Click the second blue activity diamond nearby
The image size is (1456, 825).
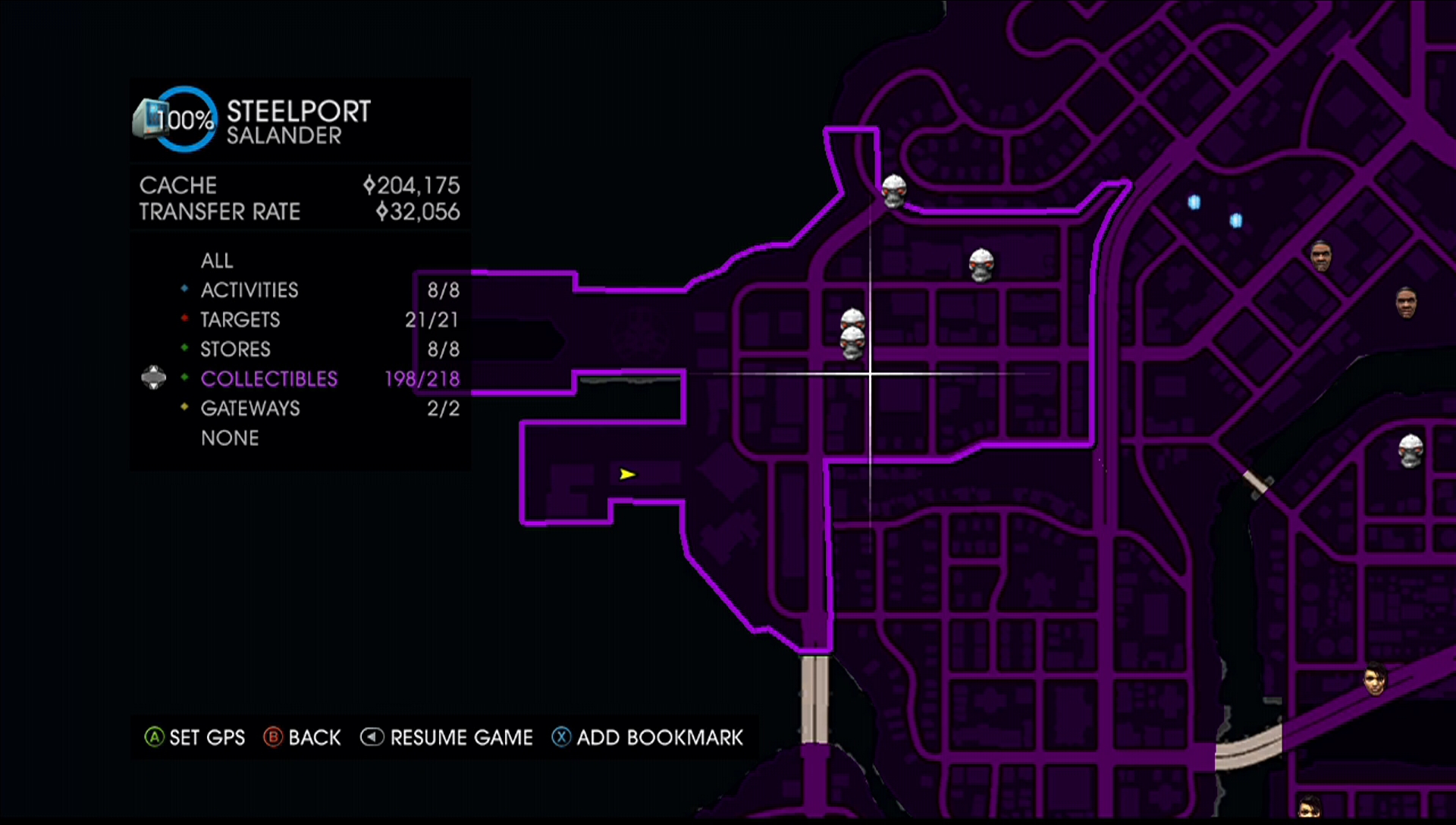coord(1236,221)
